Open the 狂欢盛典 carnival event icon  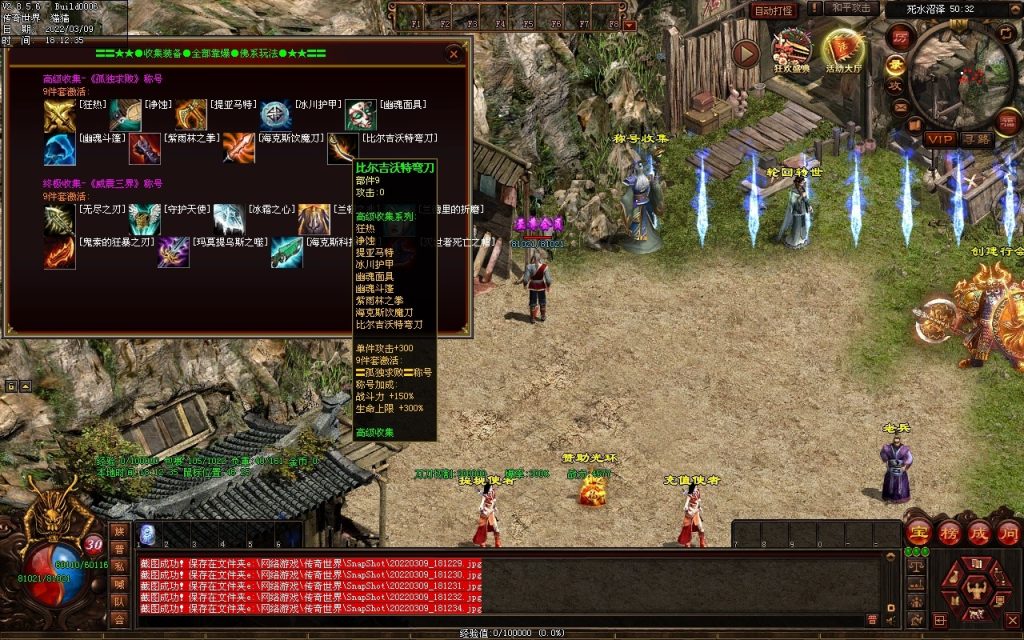pyautogui.click(x=792, y=50)
